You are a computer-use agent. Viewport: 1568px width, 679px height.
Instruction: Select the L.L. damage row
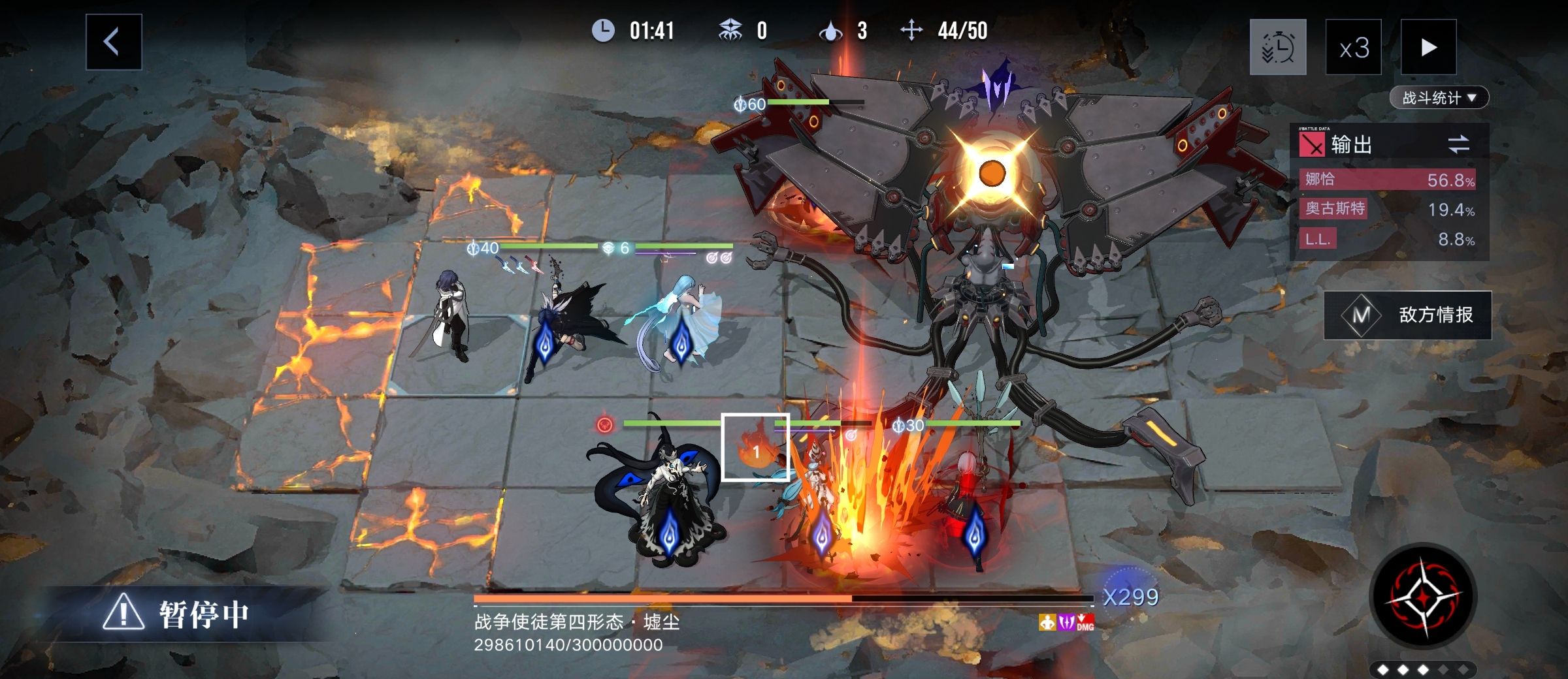coord(1388,239)
